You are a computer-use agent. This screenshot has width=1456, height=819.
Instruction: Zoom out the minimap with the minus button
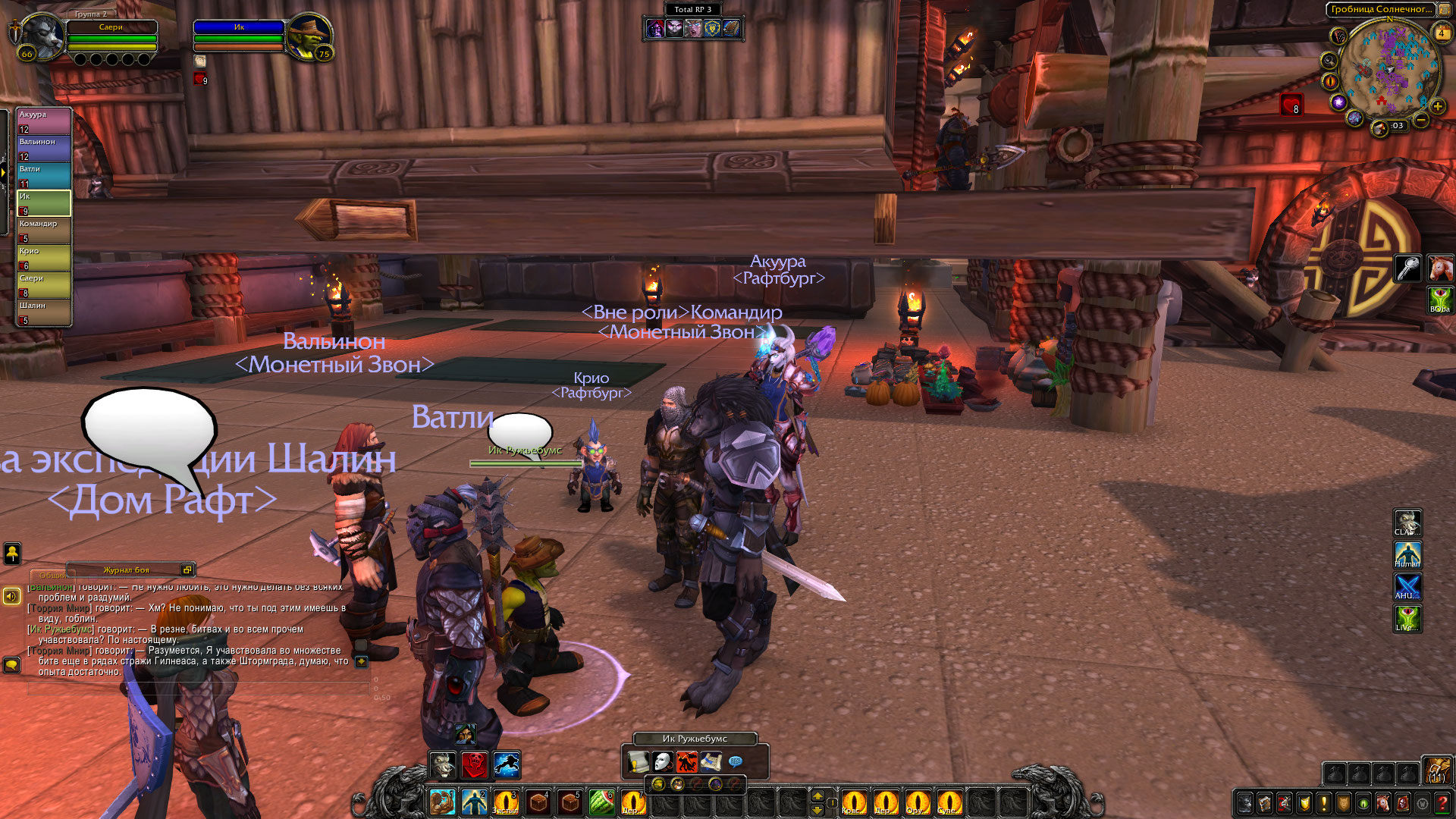[x=1421, y=120]
